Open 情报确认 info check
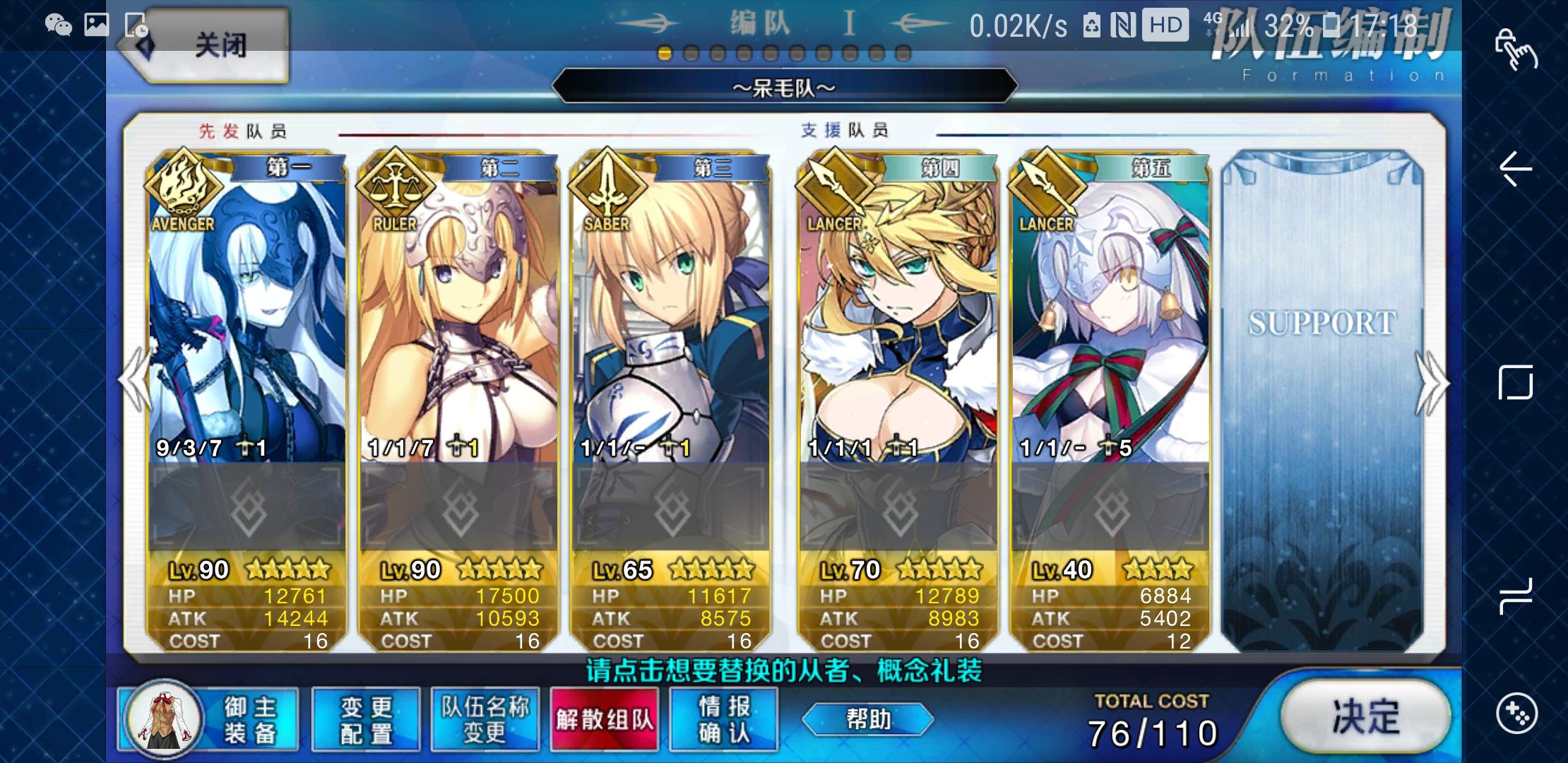 (724, 719)
